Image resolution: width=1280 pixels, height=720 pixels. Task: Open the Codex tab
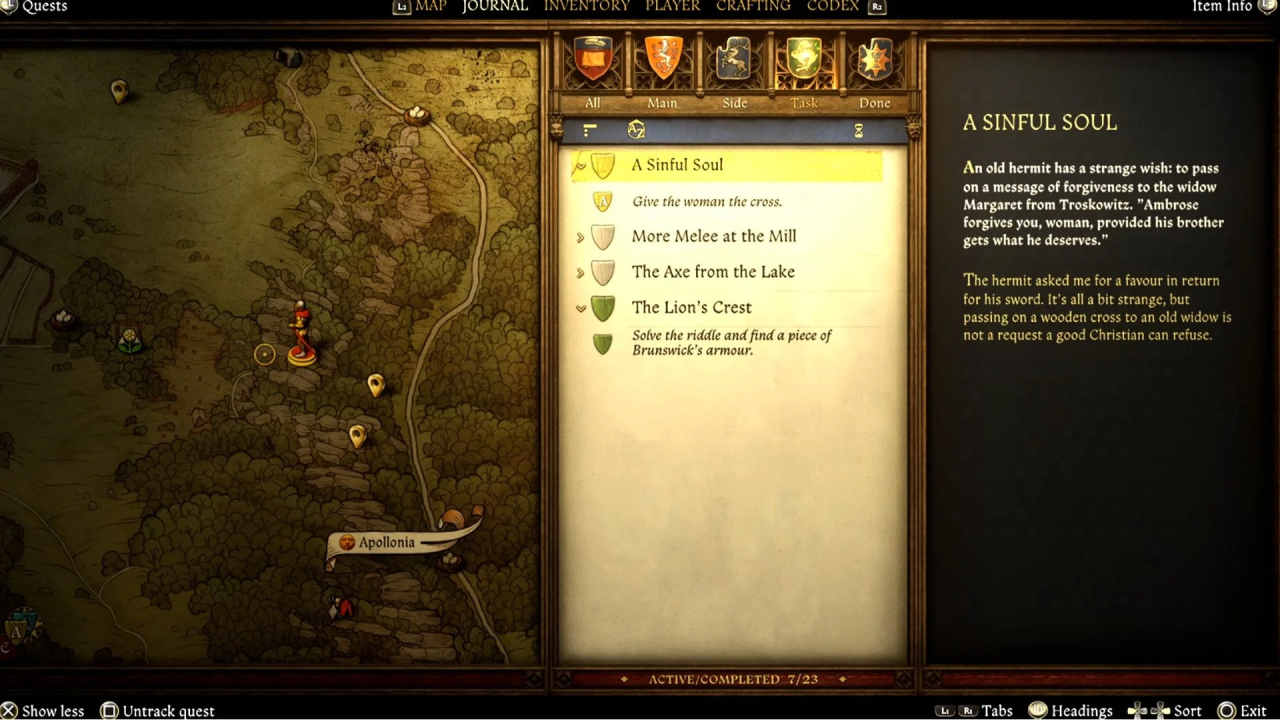point(833,6)
